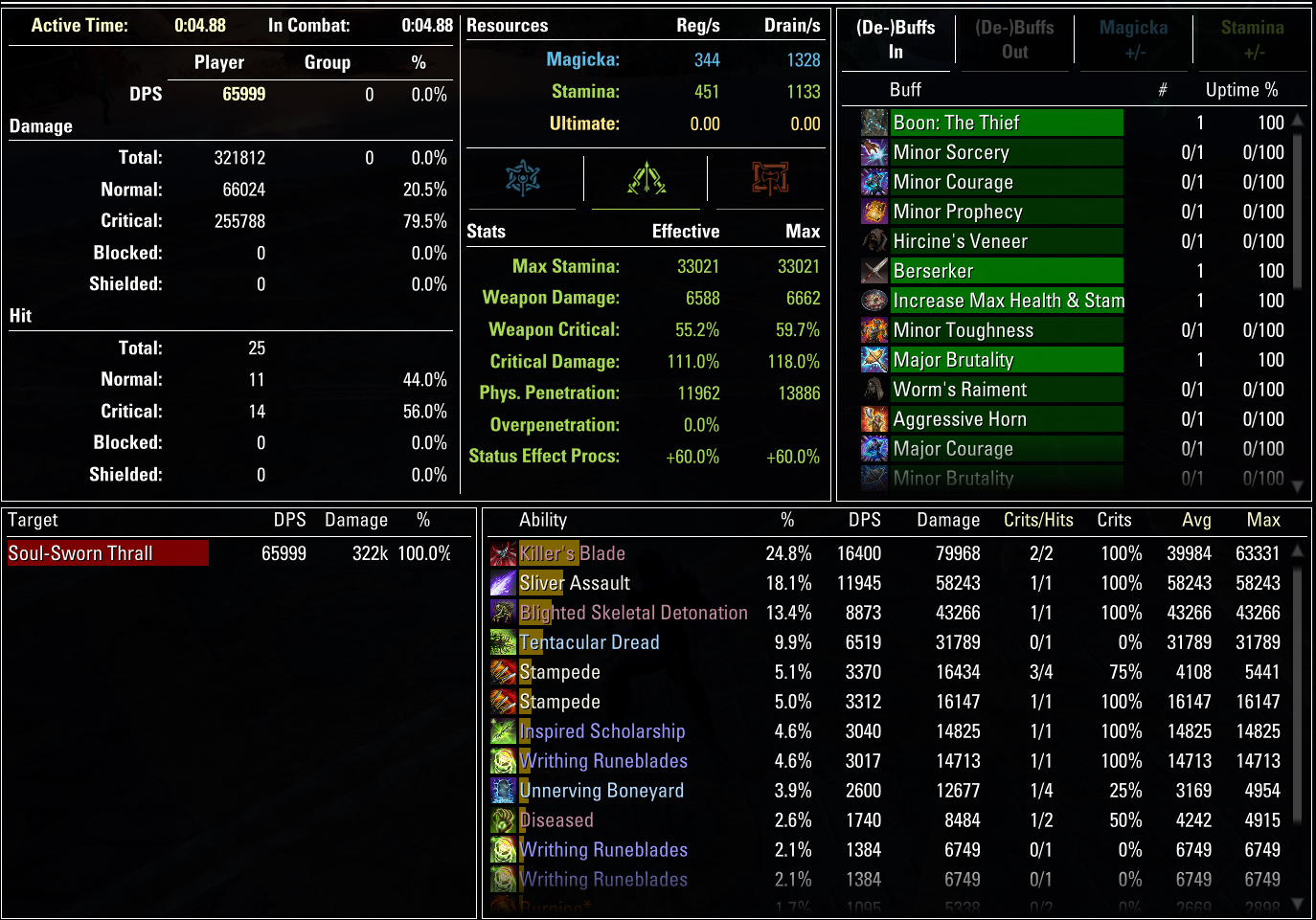Open the (De-)Buffs Out tab
This screenshot has width=1316, height=920.
tap(1014, 39)
